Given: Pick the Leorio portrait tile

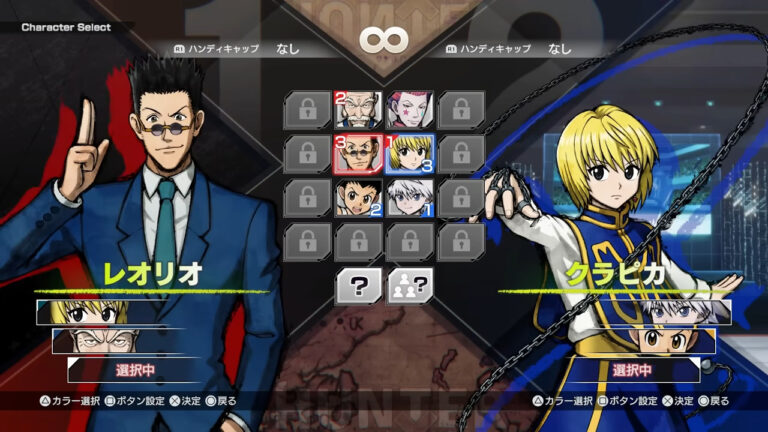Looking at the screenshot, I should coord(358,154).
